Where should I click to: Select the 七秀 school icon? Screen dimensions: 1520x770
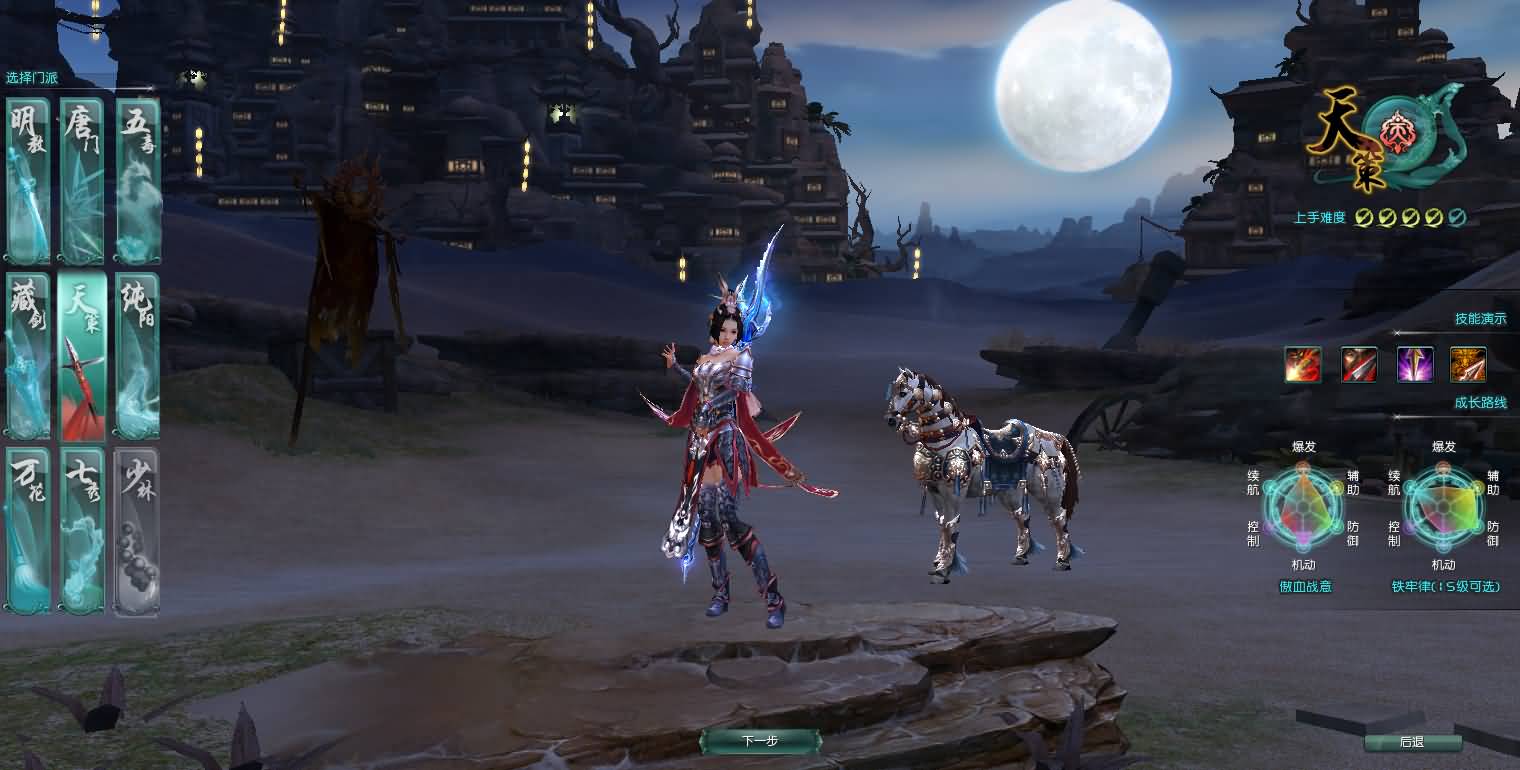[x=82, y=530]
